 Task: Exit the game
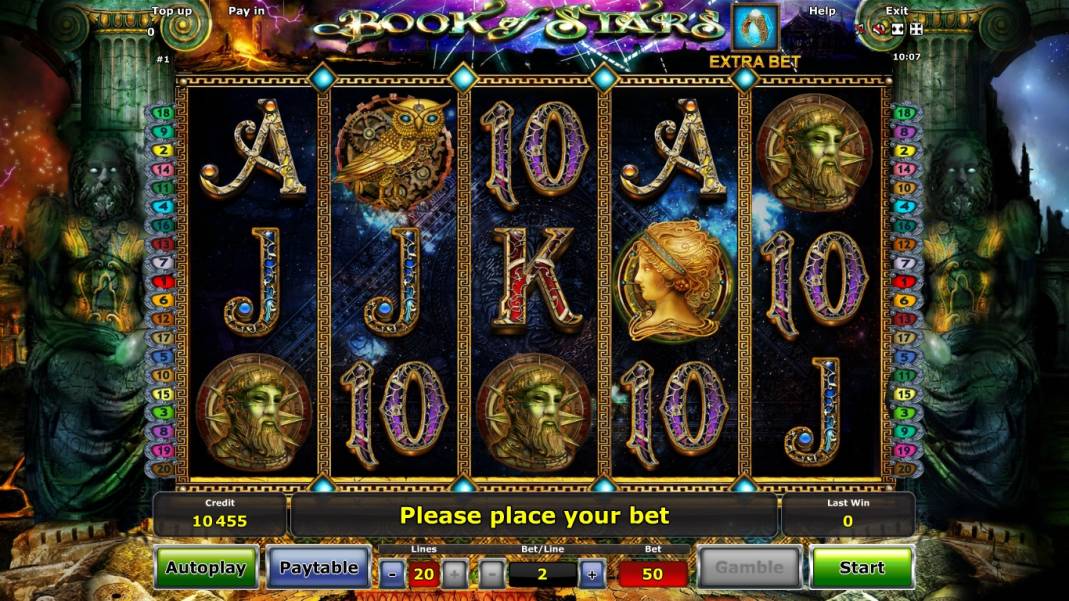tap(897, 11)
